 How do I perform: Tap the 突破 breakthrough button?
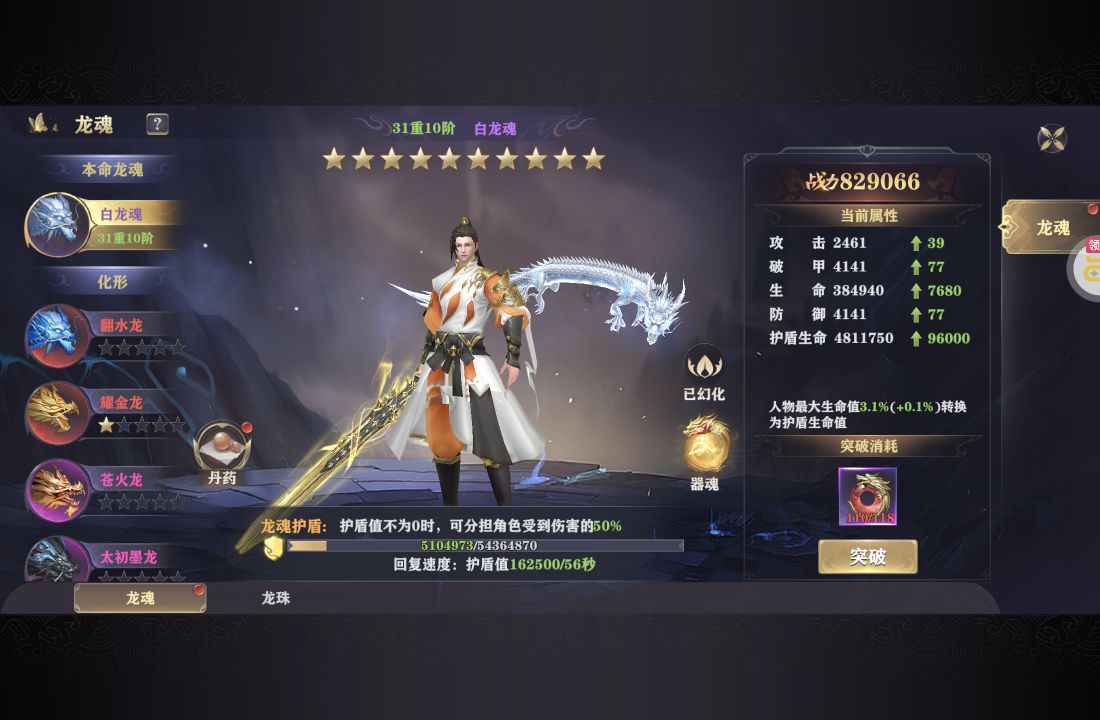pos(867,557)
